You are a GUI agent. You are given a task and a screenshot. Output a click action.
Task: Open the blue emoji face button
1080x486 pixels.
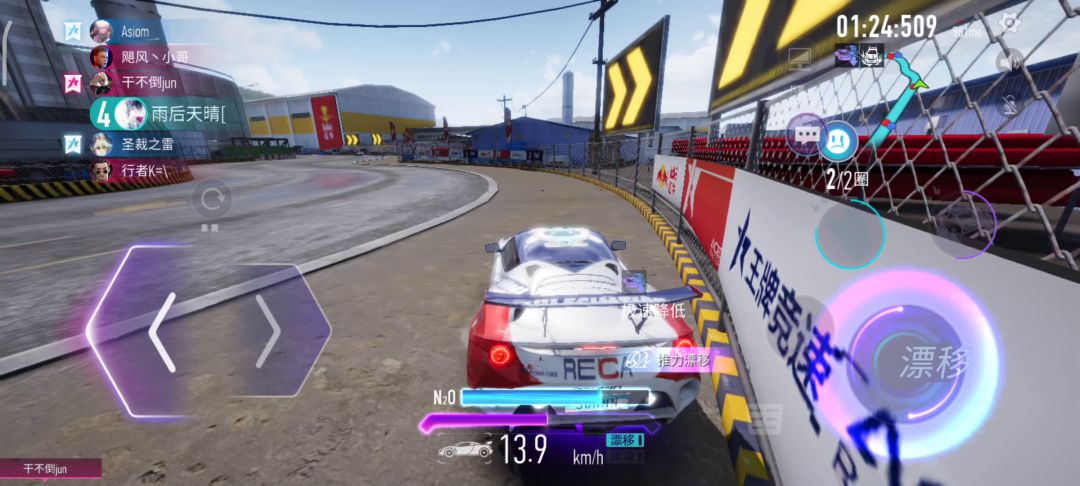(x=838, y=141)
